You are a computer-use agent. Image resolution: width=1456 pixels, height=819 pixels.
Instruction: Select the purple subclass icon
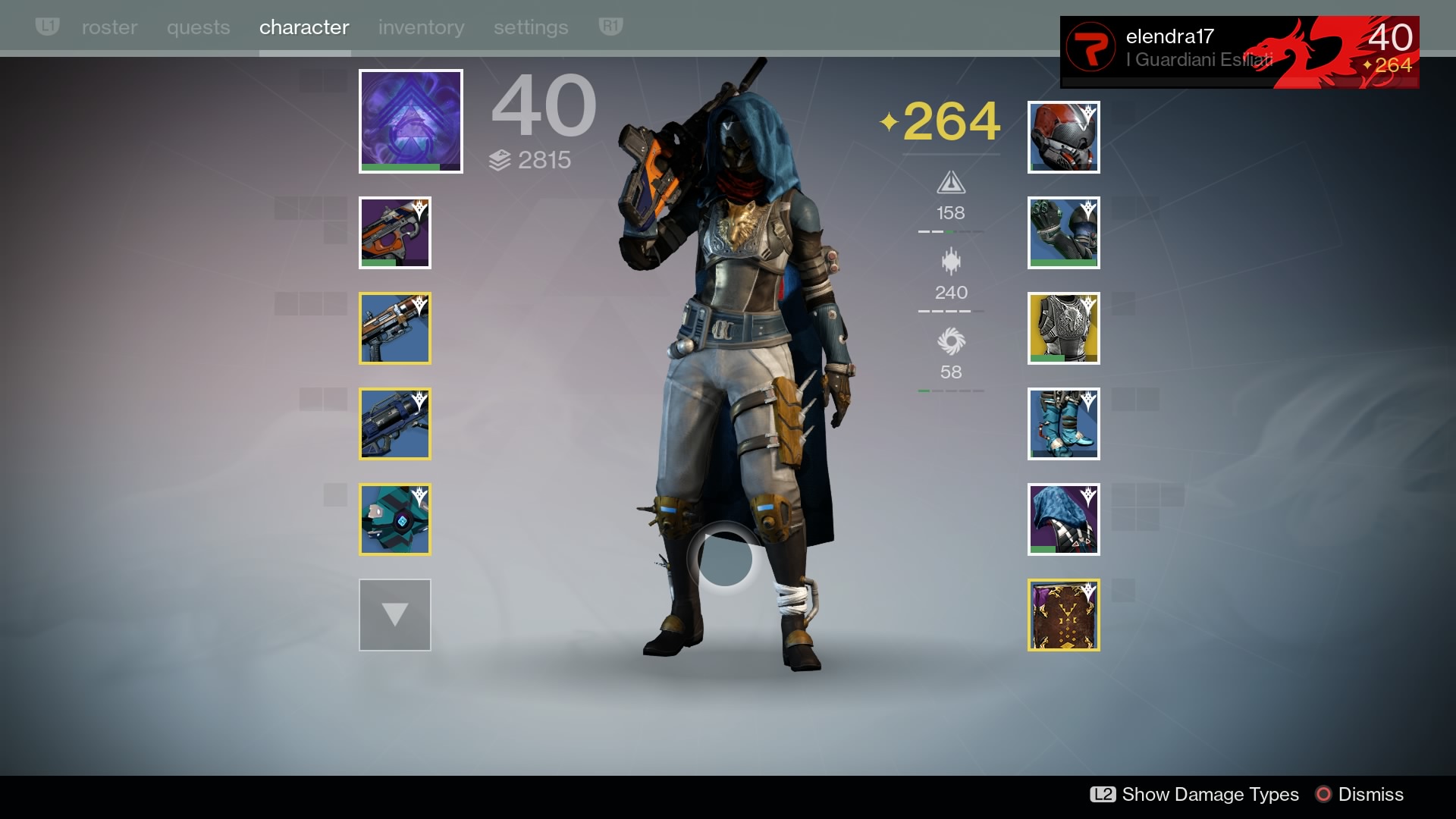point(410,121)
